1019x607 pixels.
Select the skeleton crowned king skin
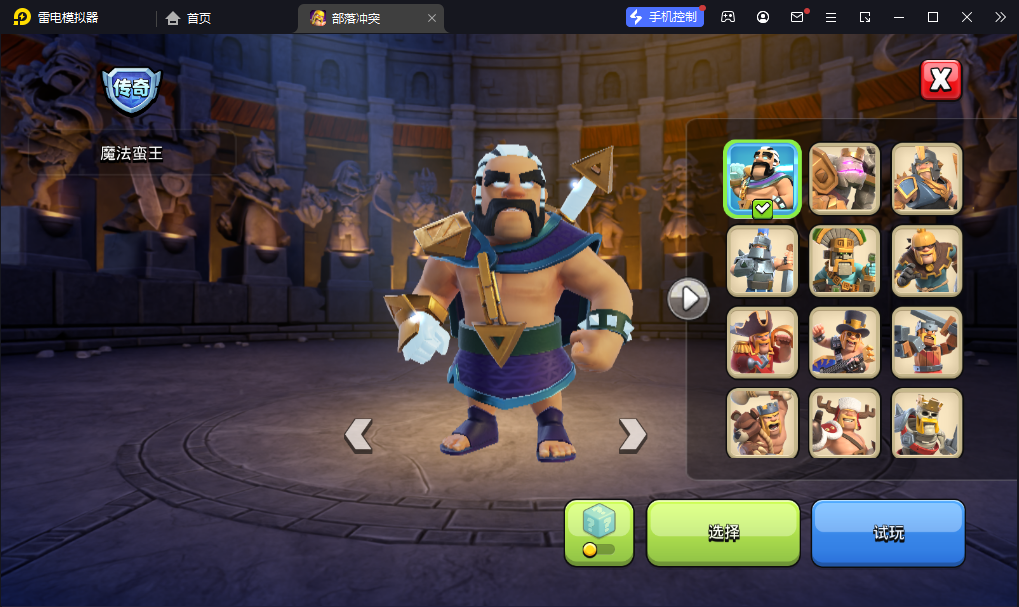click(927, 423)
